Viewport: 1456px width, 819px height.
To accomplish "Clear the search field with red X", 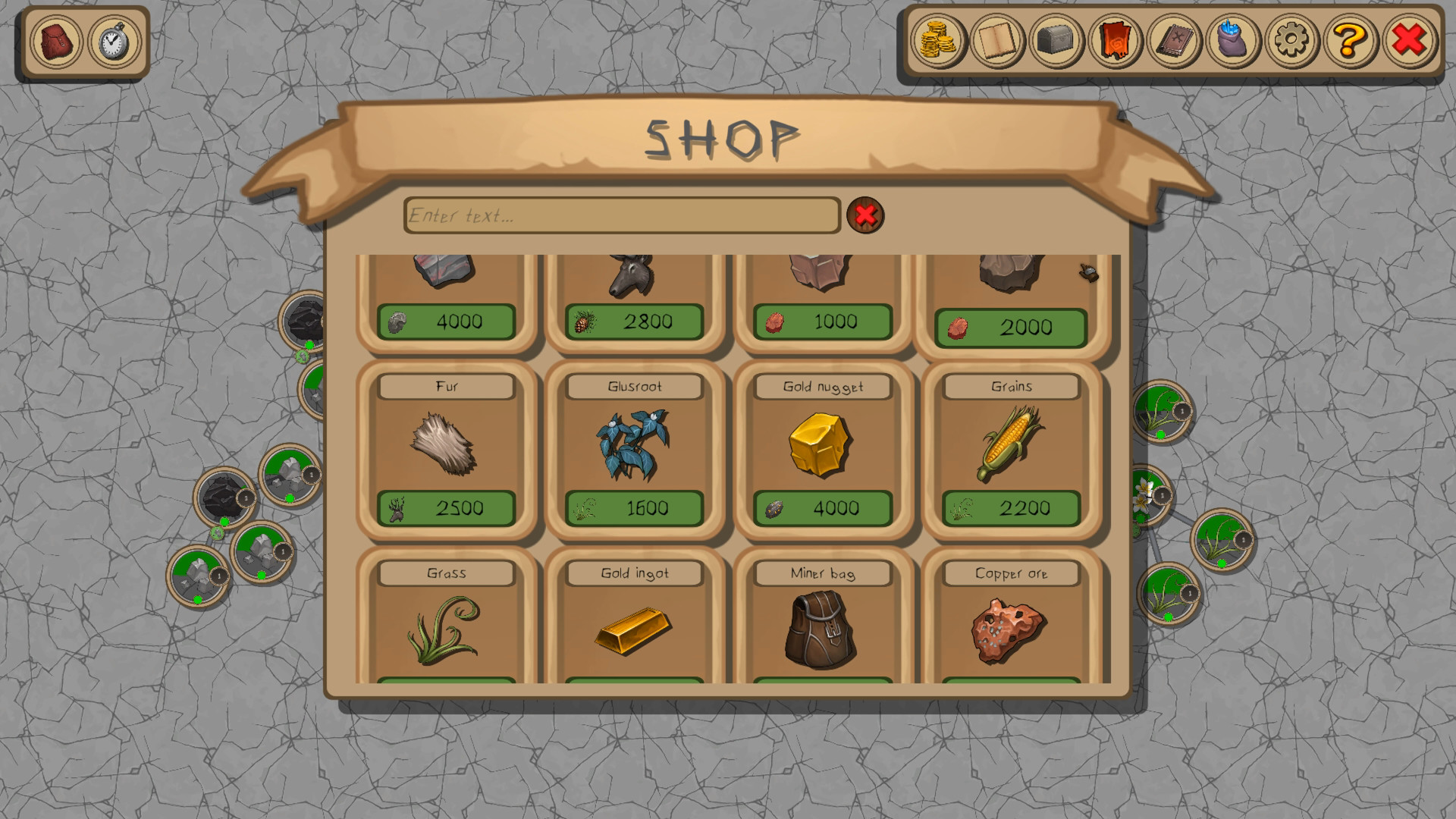I will coord(867,215).
